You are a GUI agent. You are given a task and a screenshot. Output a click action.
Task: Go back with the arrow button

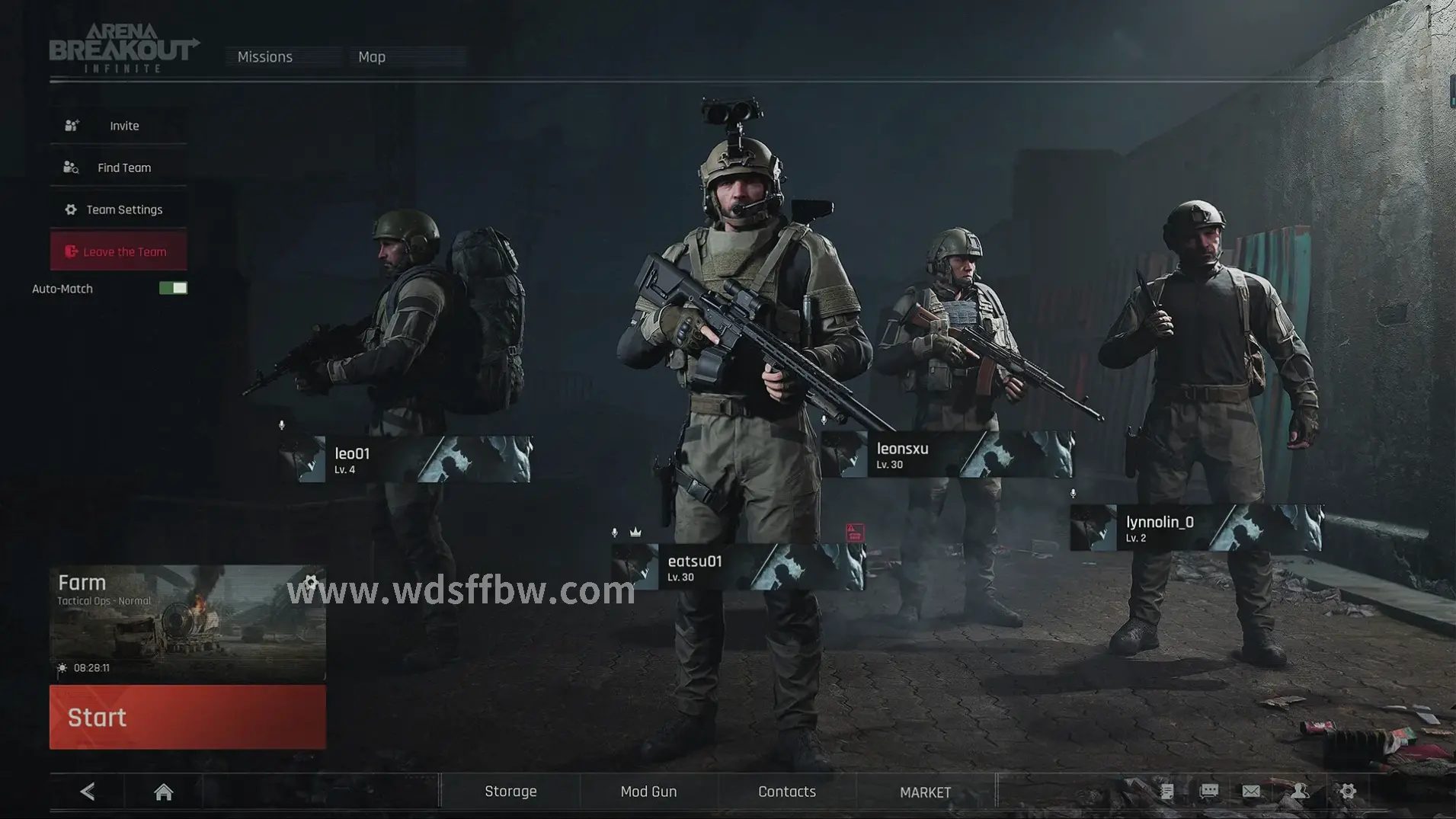(88, 792)
